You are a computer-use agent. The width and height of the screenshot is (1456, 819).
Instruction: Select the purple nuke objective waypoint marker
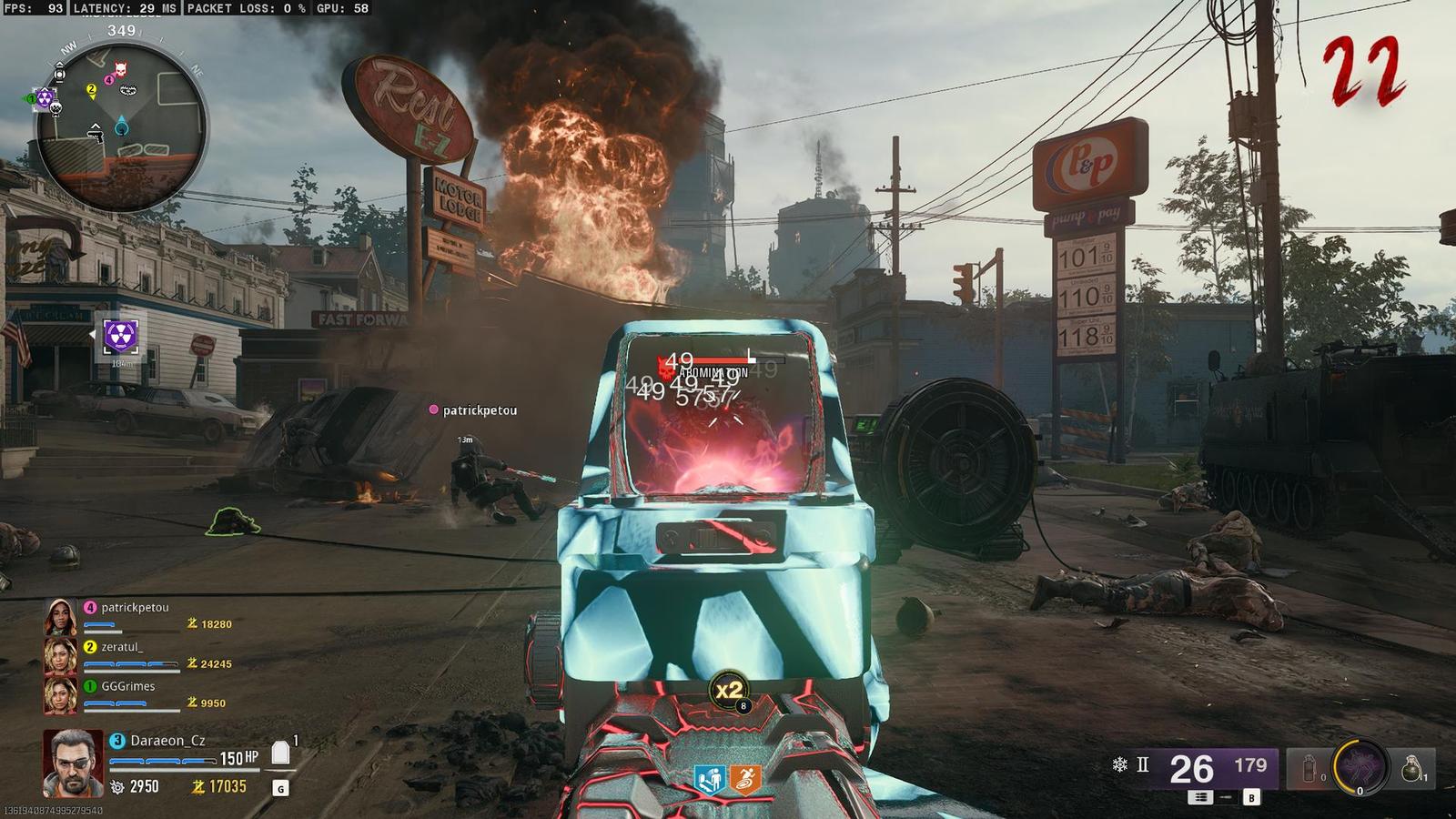(120, 335)
